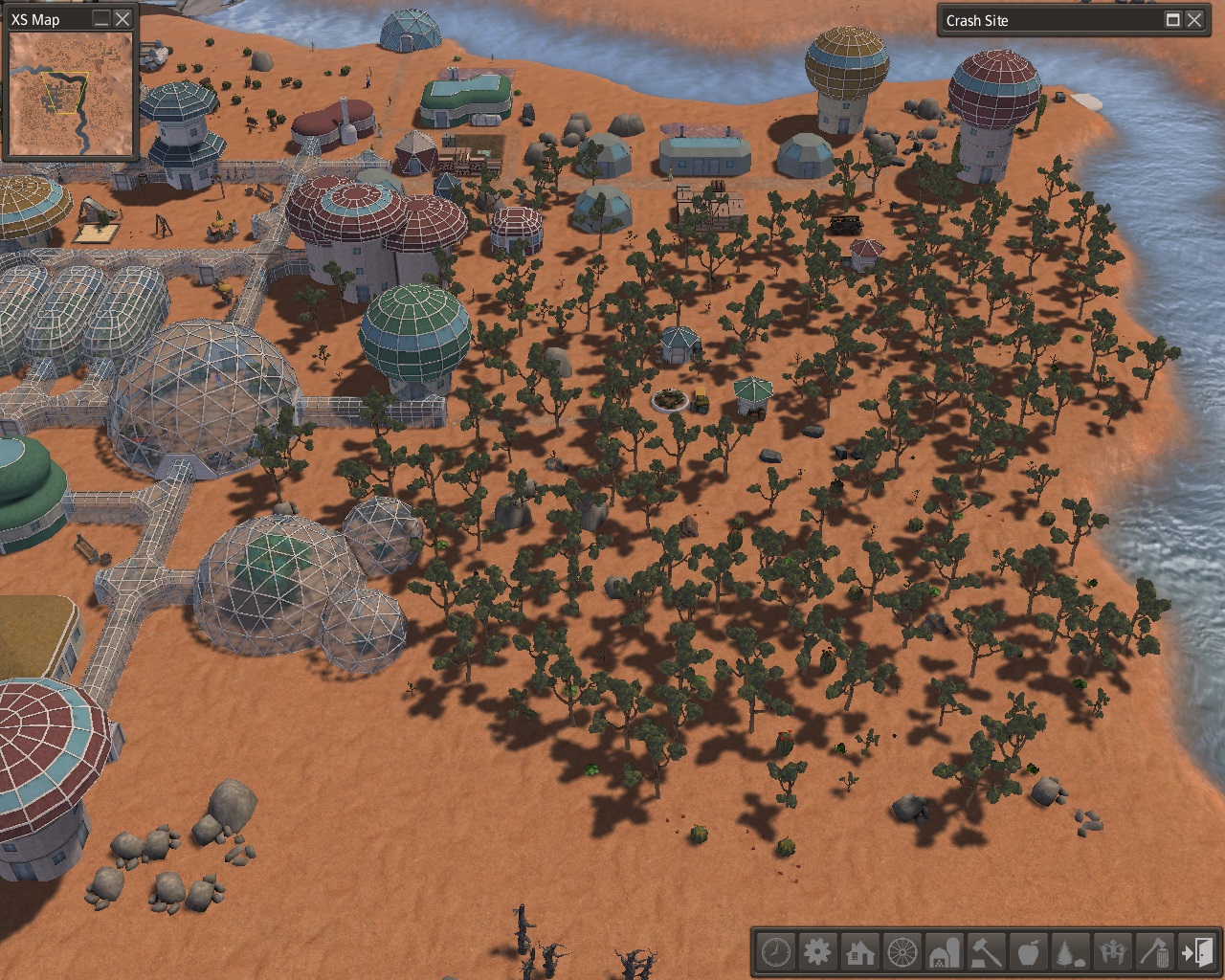The width and height of the screenshot is (1225, 980).
Task: Click the XS Map minimap view
Action: point(71,93)
